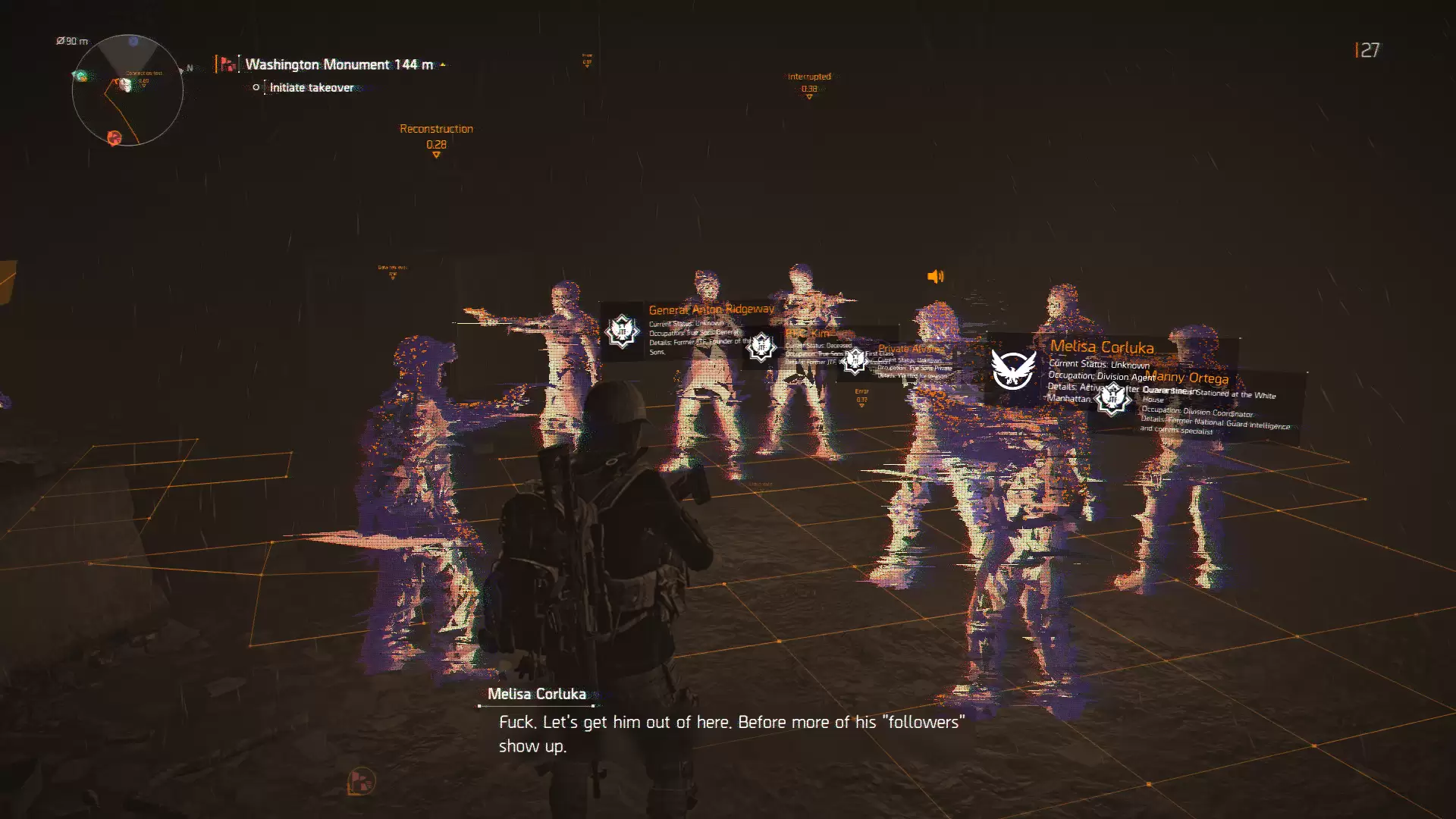Click the Division eagle emblem icon
Image resolution: width=1456 pixels, height=819 pixels.
tap(1013, 370)
